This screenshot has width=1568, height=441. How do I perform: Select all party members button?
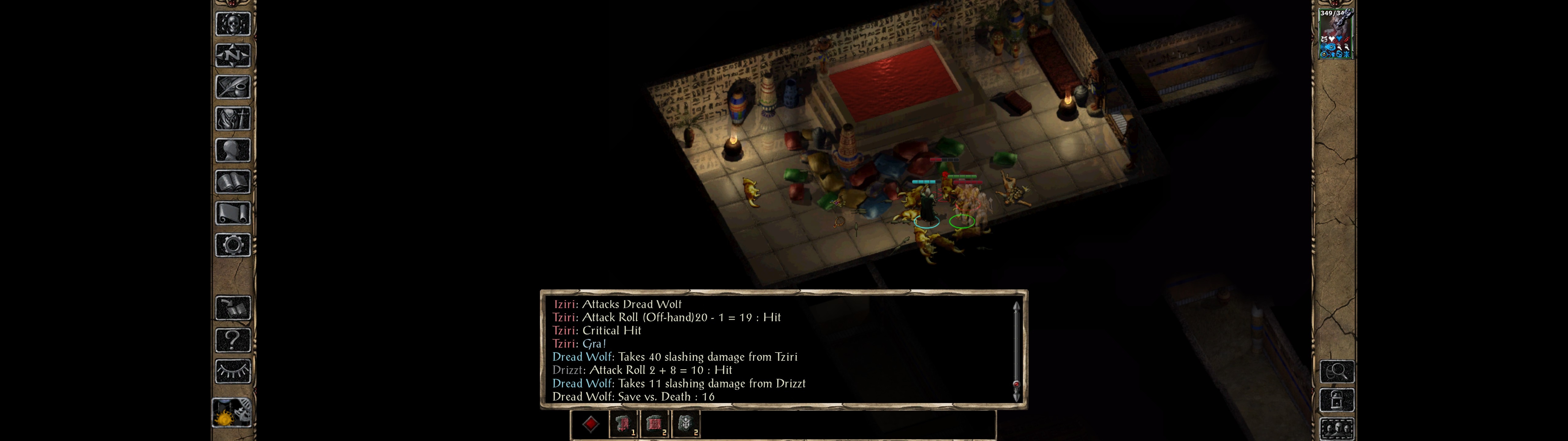(x=1337, y=428)
